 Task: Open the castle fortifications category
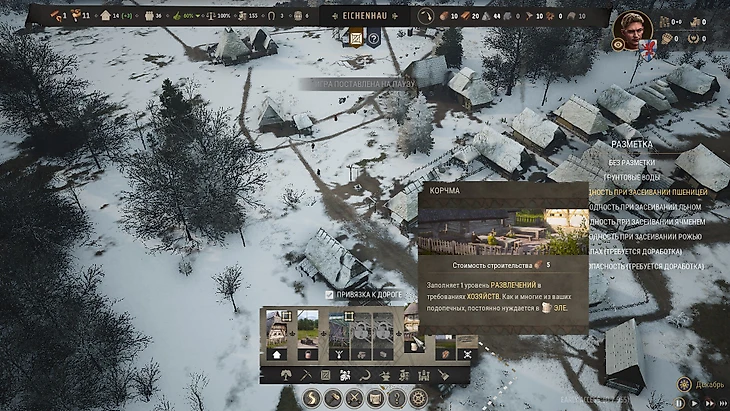click(422, 375)
